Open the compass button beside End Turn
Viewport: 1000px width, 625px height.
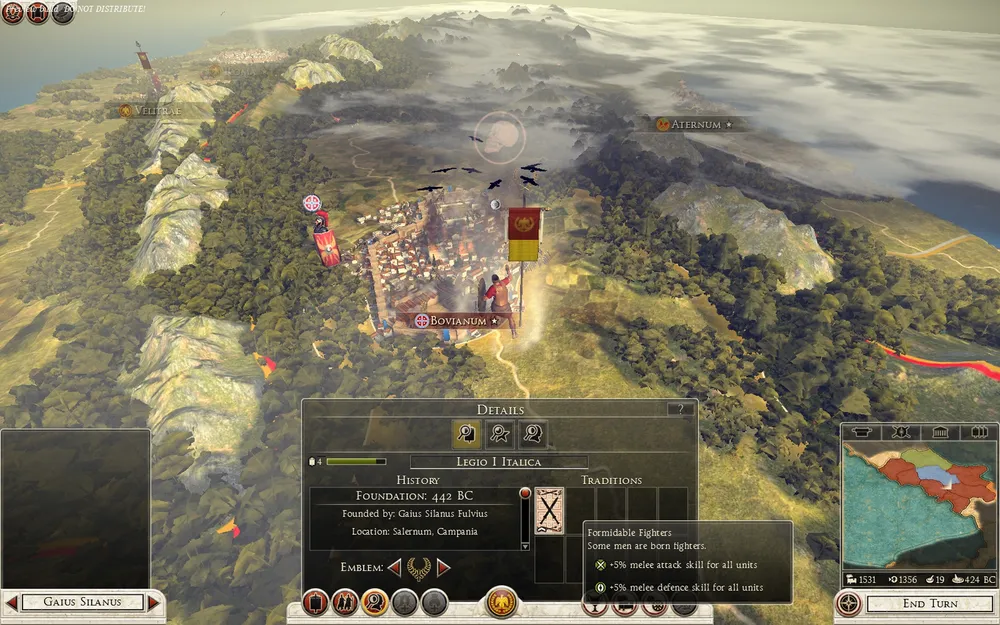click(849, 604)
